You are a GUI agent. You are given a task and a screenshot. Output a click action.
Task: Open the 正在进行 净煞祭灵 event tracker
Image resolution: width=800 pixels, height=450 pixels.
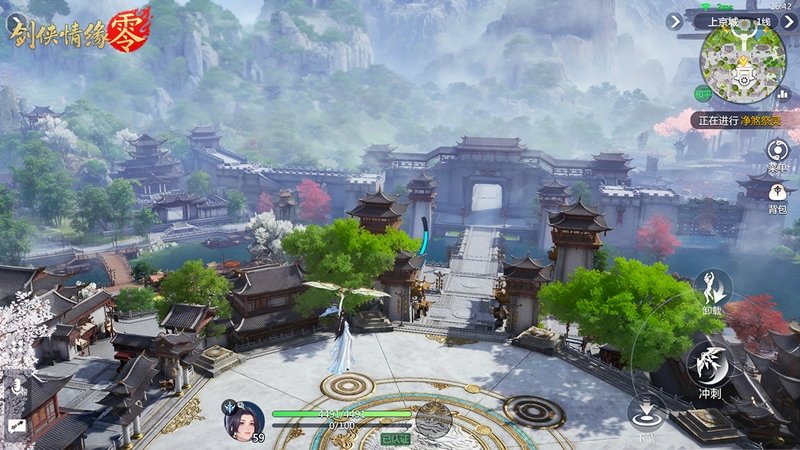(736, 120)
